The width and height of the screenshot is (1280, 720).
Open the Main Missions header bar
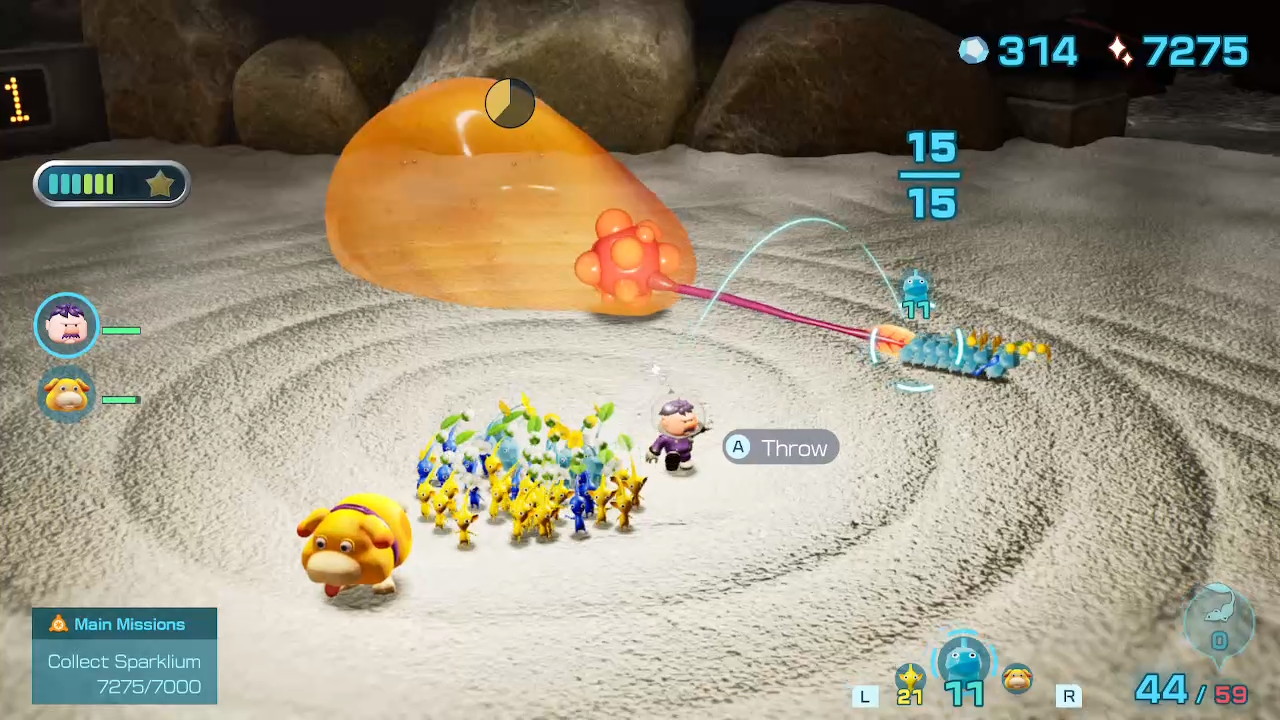click(124, 624)
